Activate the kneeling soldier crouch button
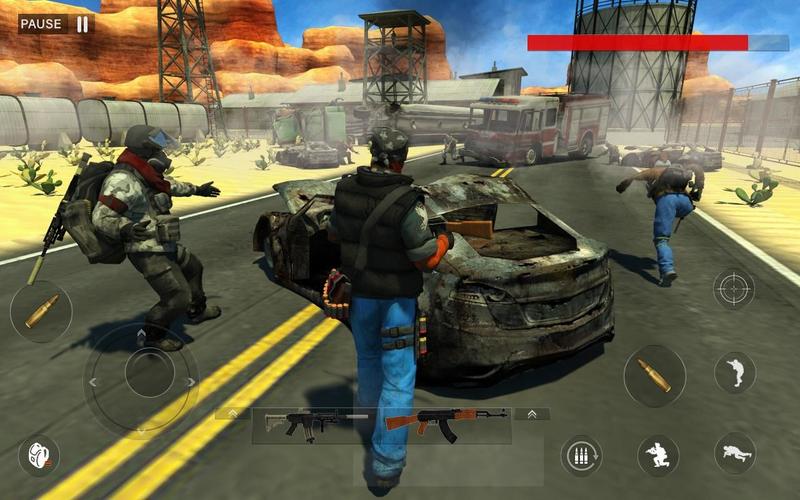The image size is (800, 500). coord(658,456)
